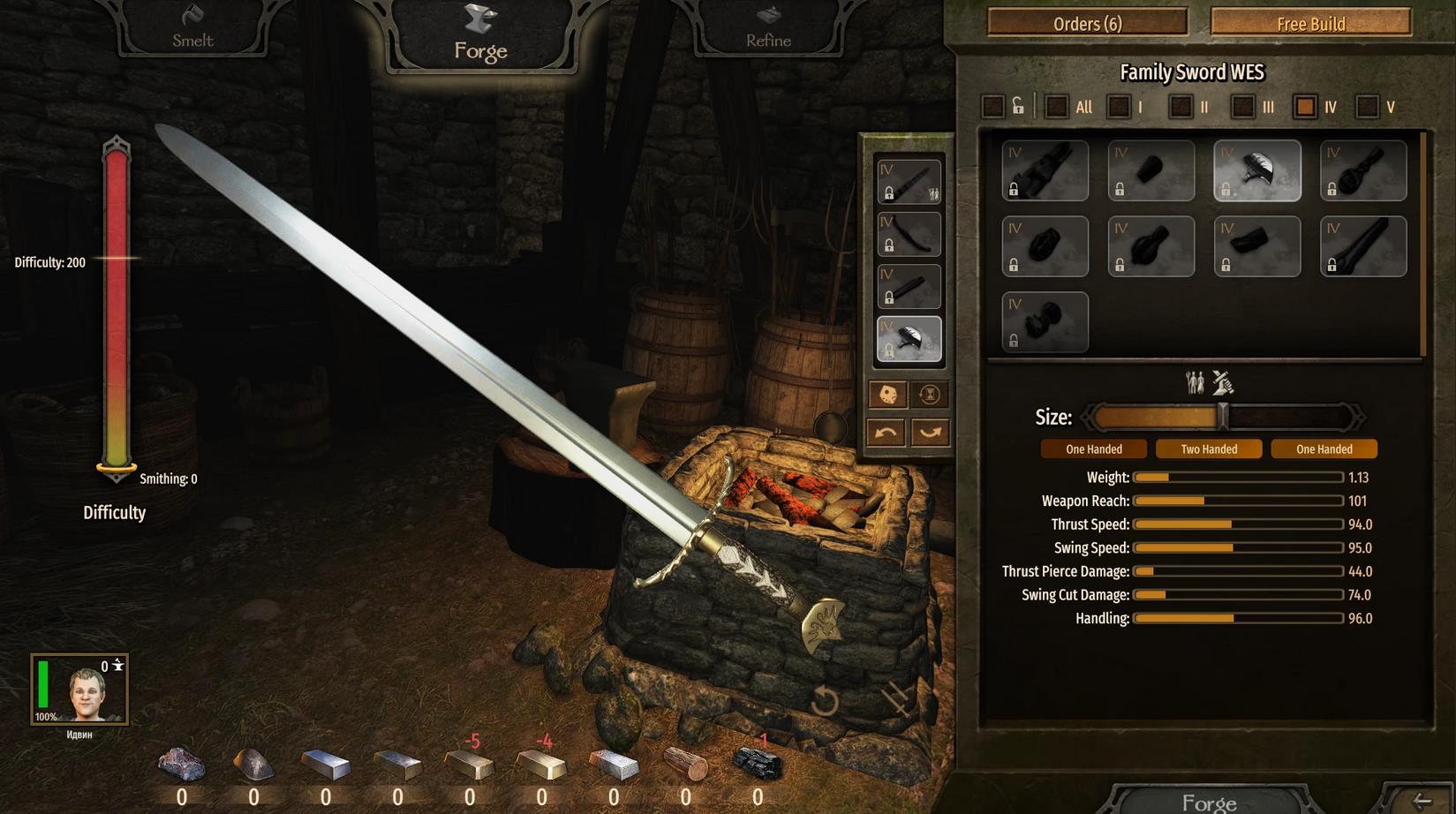Viewport: 1456px width, 814px height.
Task: Enable the tier V filter checkbox
Action: [x=1367, y=108]
